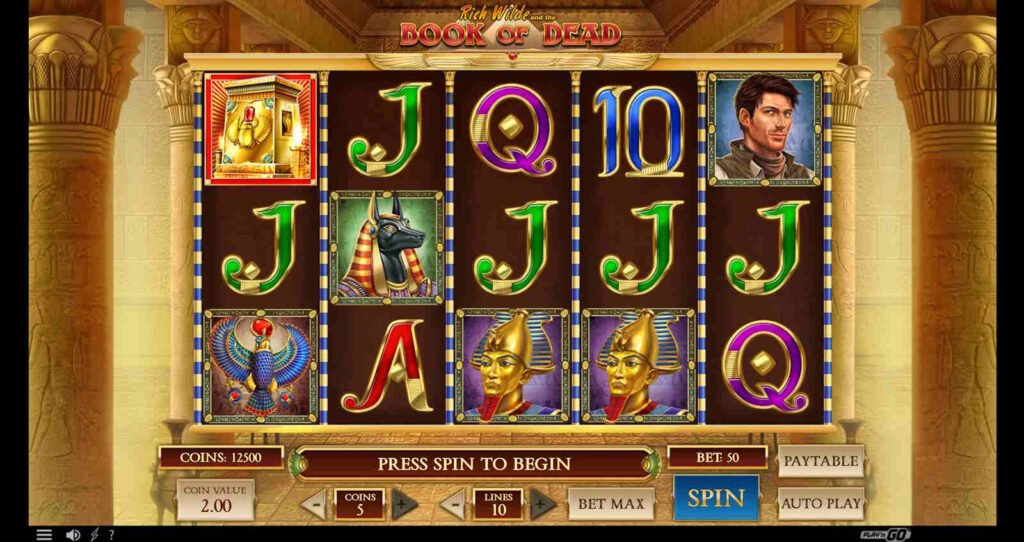
Task: Add more active lines
Action: pos(542,504)
